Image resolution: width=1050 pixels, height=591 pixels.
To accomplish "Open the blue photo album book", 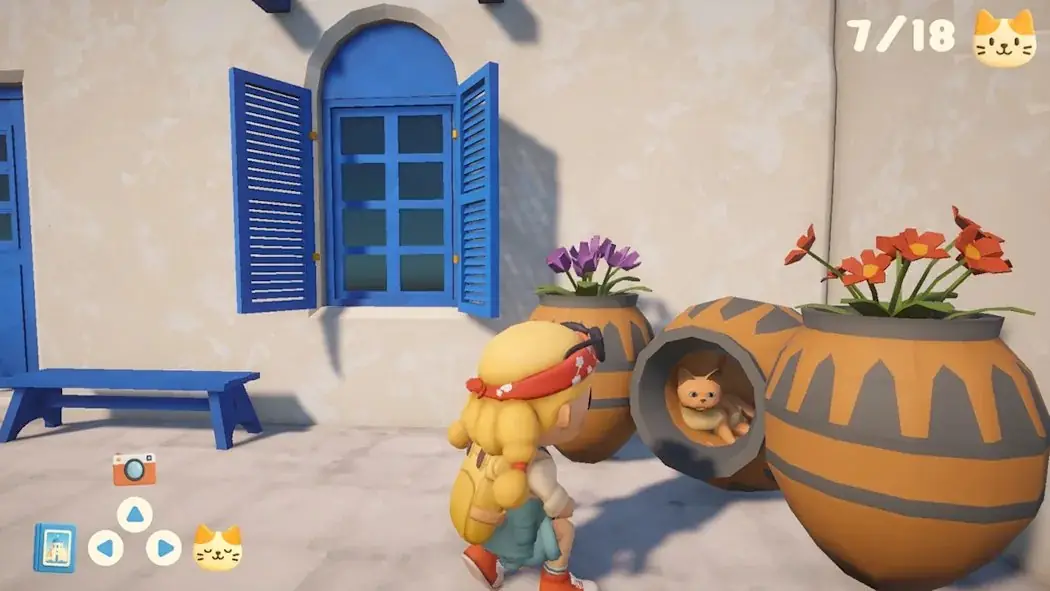I will pos(54,547).
